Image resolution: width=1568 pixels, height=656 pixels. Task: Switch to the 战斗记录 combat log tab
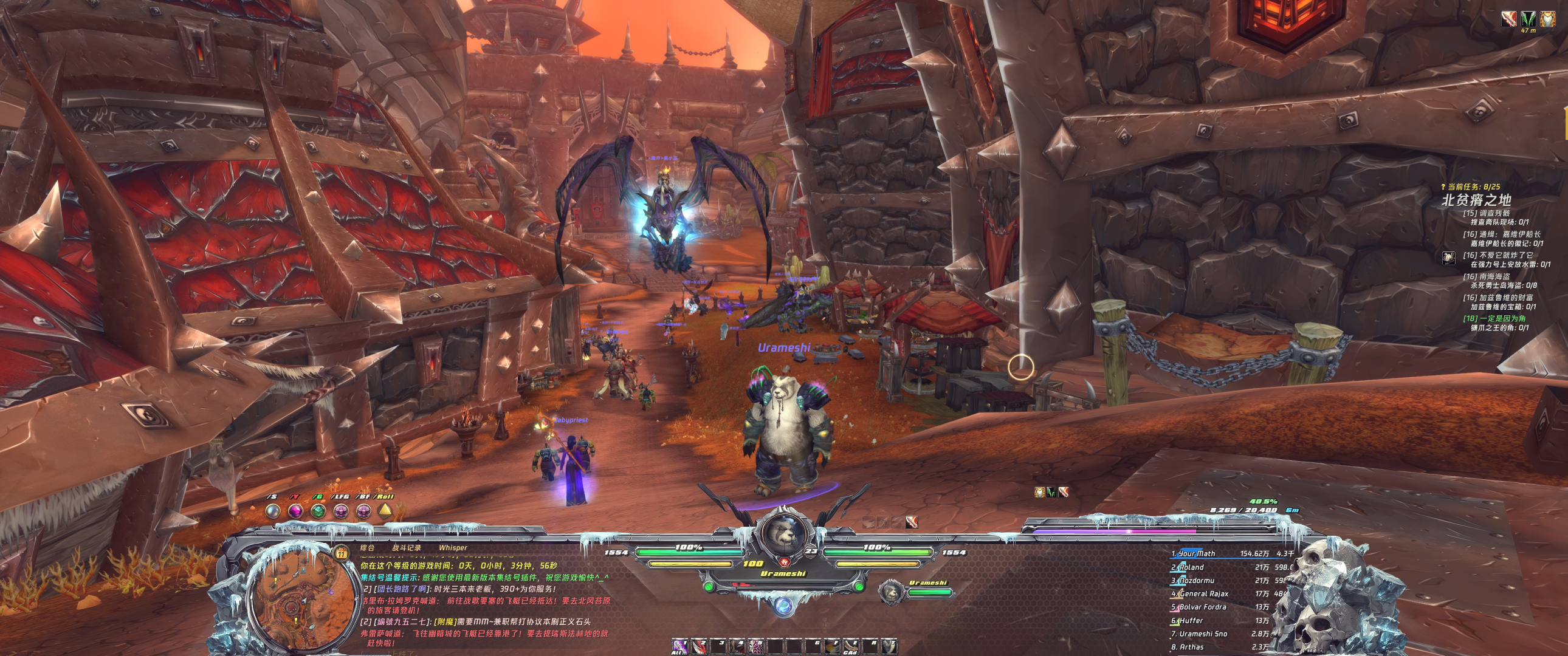pos(406,548)
